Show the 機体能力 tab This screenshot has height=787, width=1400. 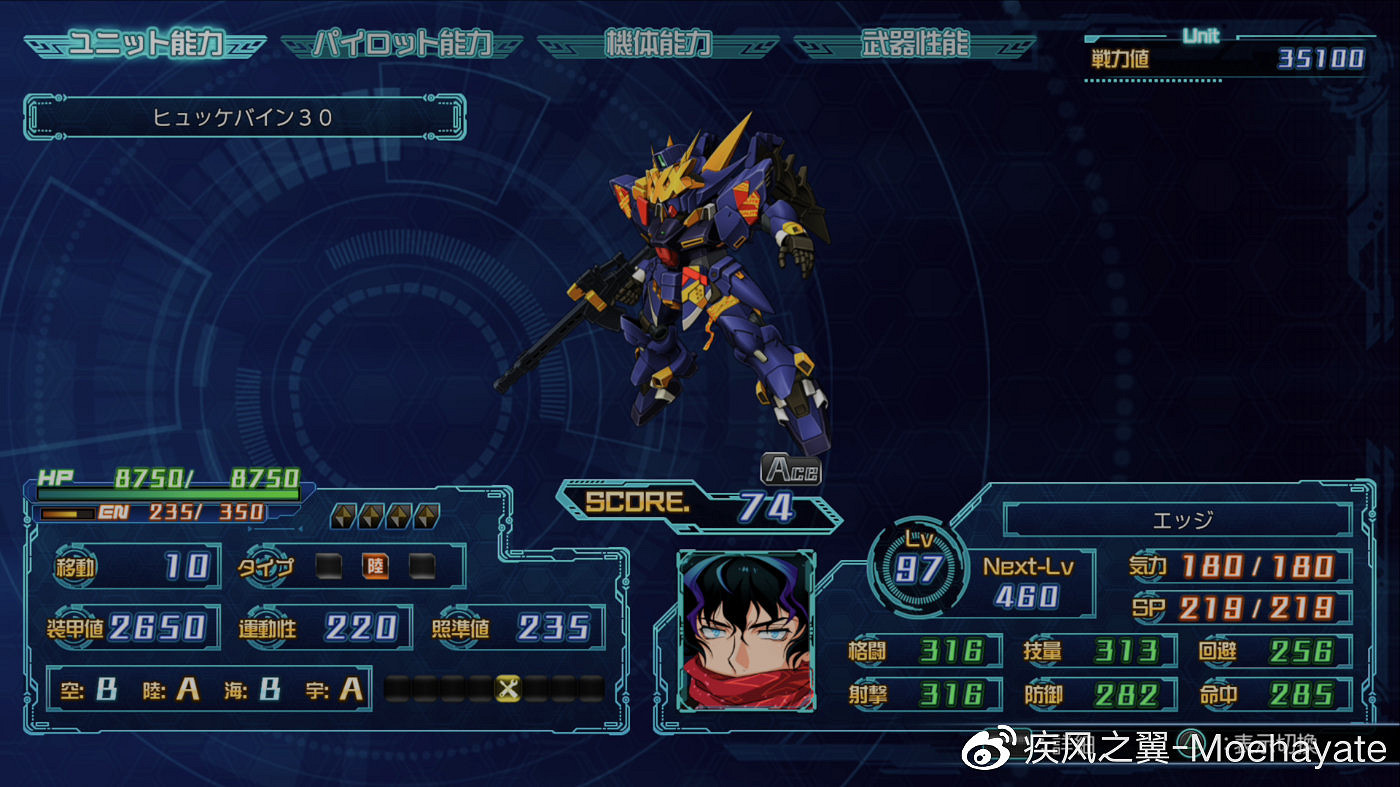tap(658, 45)
